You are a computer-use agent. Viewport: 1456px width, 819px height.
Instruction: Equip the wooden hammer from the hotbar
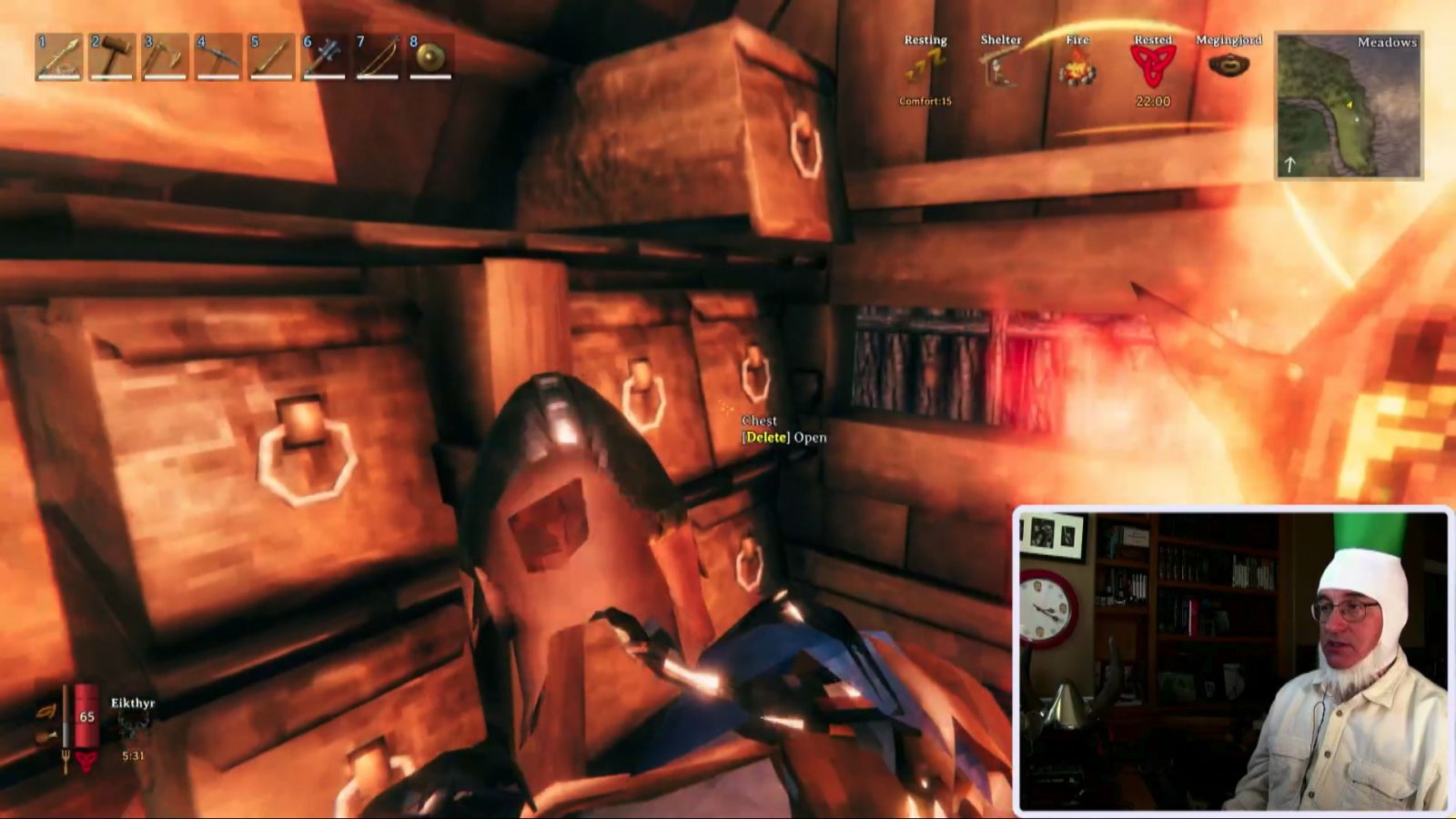tap(112, 57)
